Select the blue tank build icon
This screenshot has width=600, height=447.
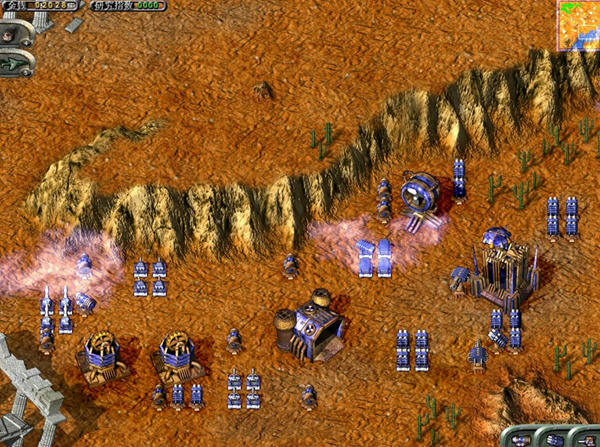pyautogui.click(x=556, y=439)
